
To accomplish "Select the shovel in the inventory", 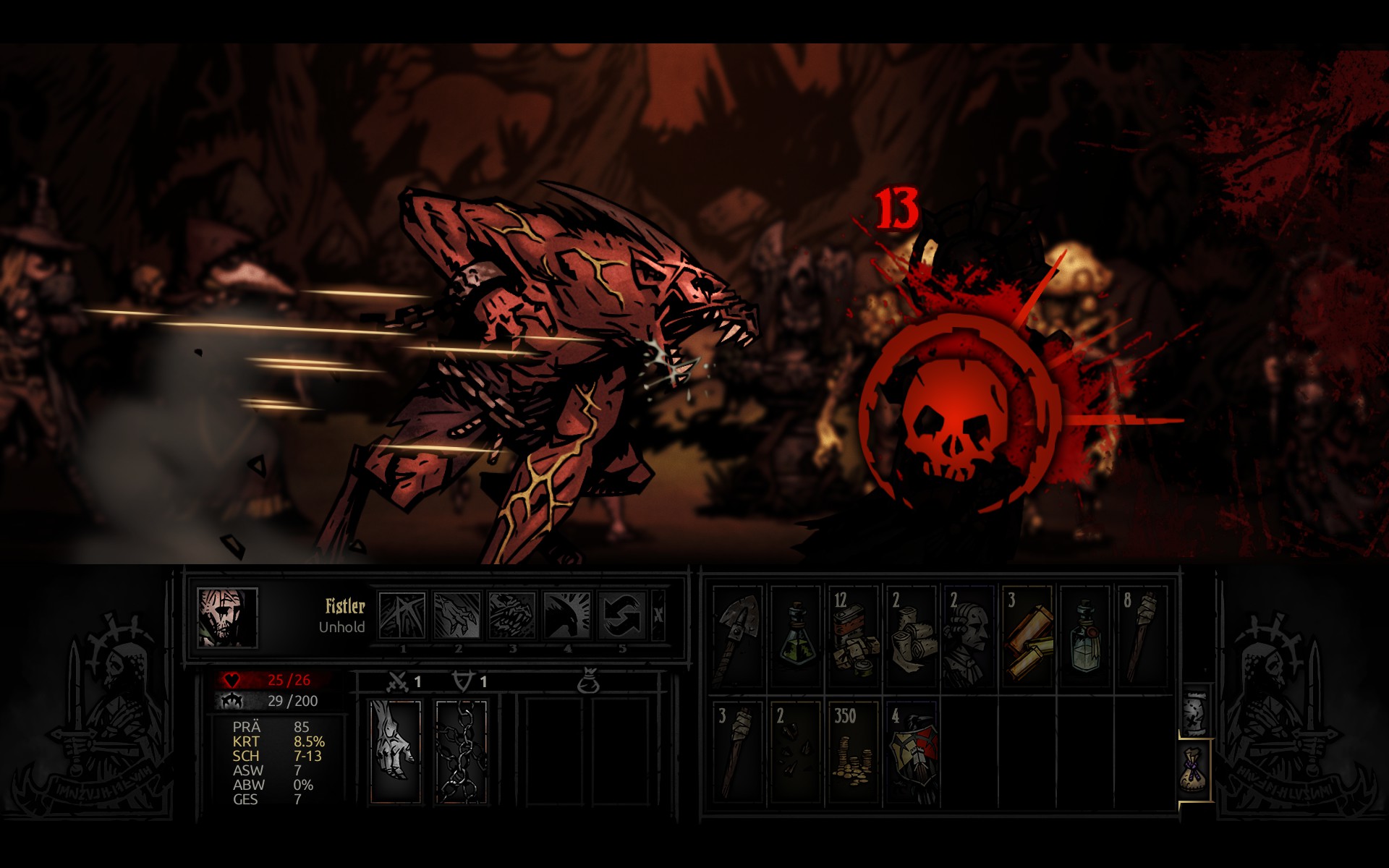I will (738, 637).
